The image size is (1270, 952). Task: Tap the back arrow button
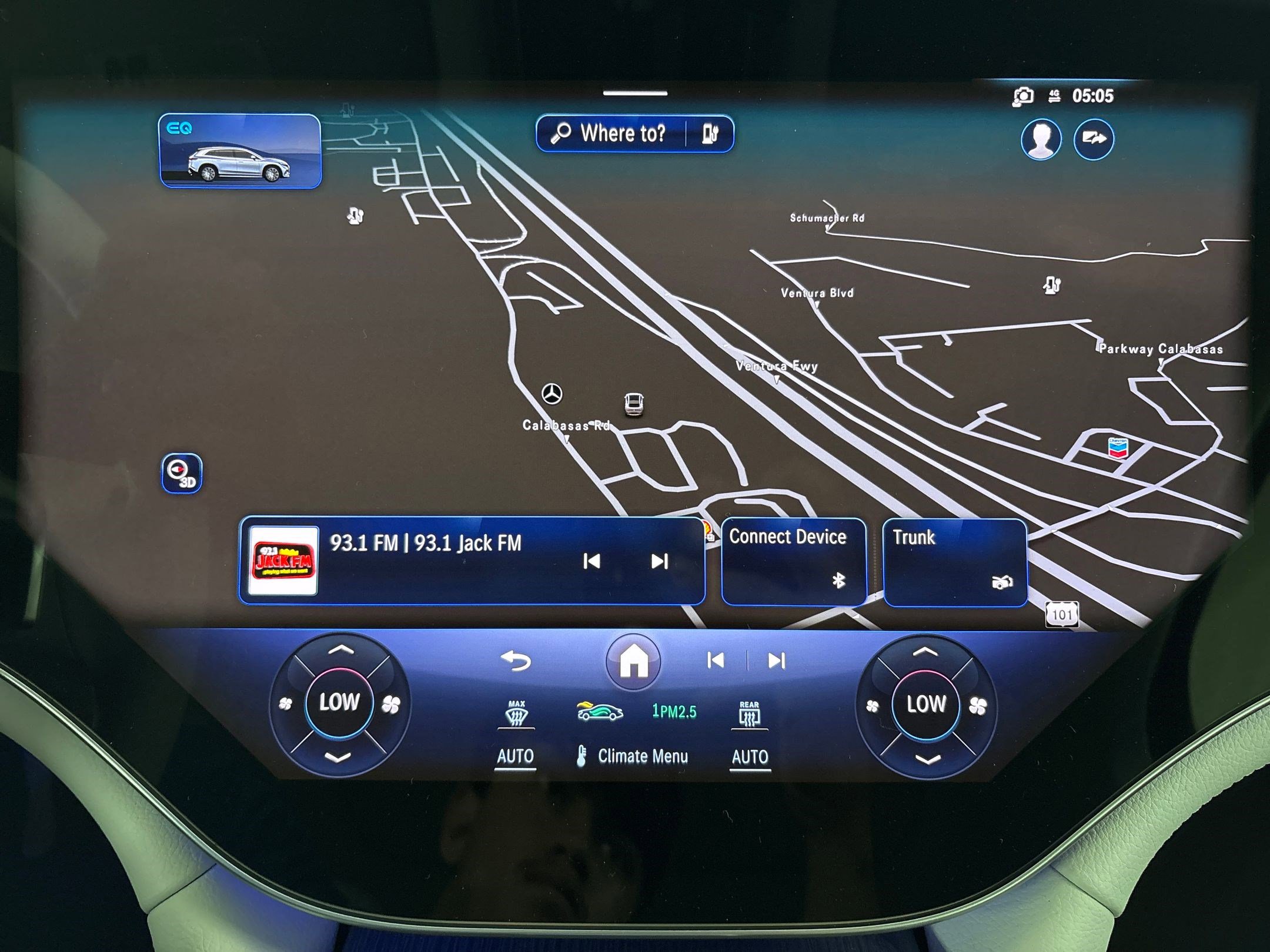pyautogui.click(x=516, y=661)
